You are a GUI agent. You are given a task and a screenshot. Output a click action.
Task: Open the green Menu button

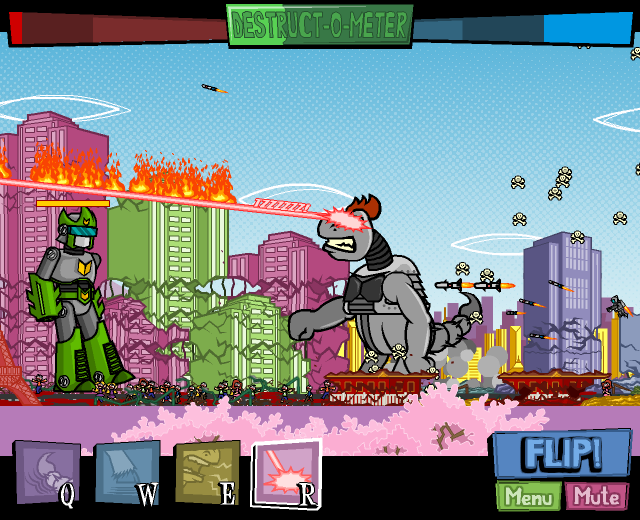[528, 496]
